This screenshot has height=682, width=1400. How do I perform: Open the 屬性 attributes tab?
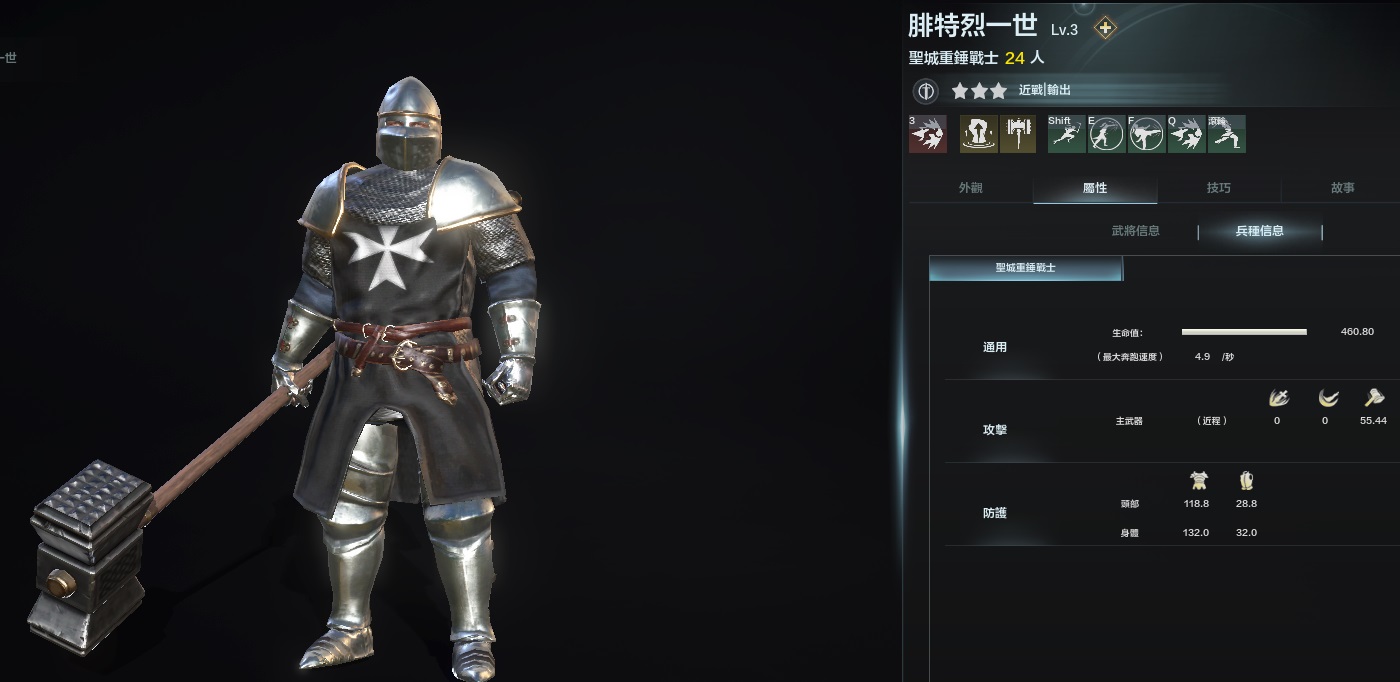point(1095,188)
